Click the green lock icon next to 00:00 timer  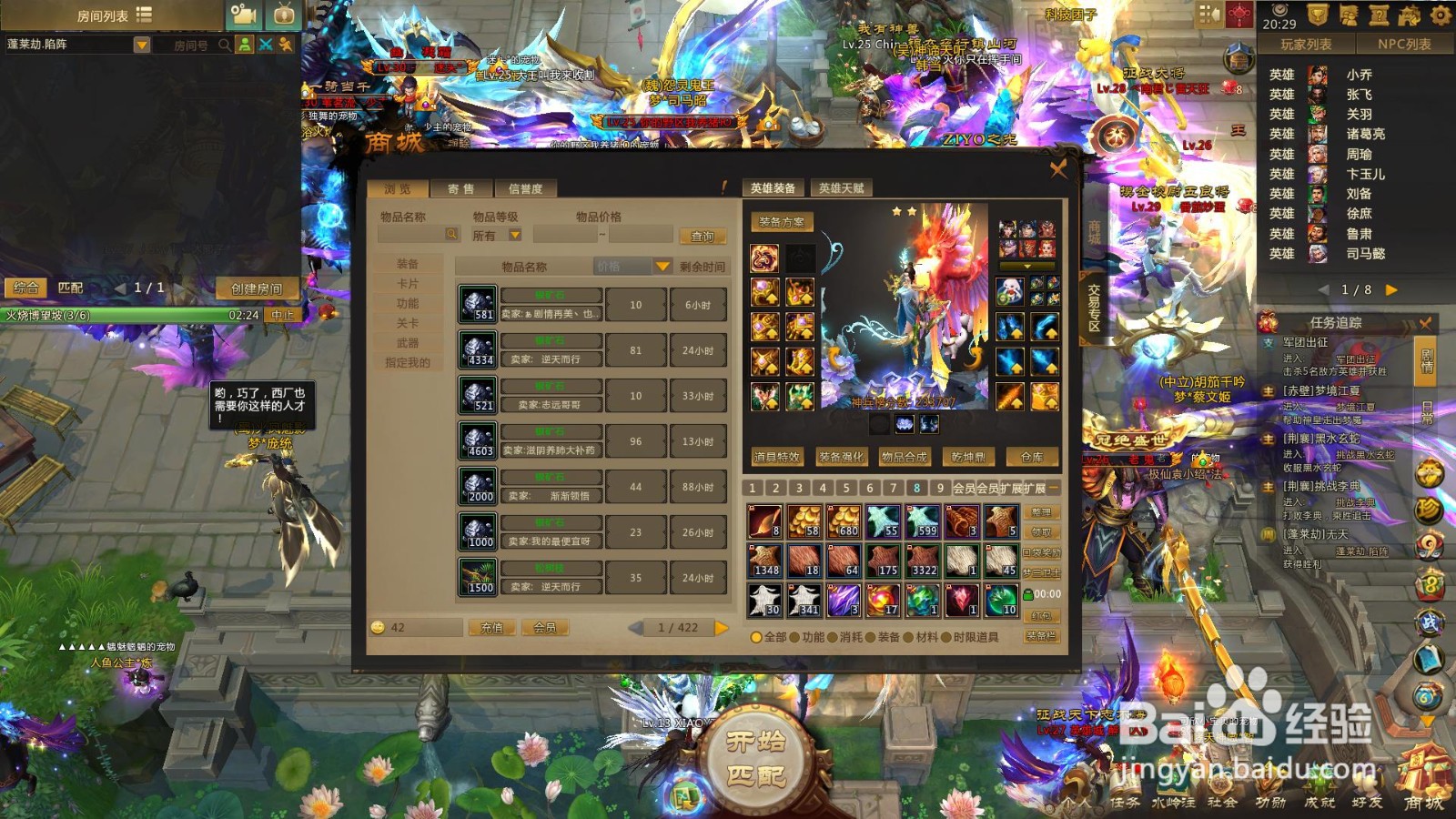click(1028, 594)
